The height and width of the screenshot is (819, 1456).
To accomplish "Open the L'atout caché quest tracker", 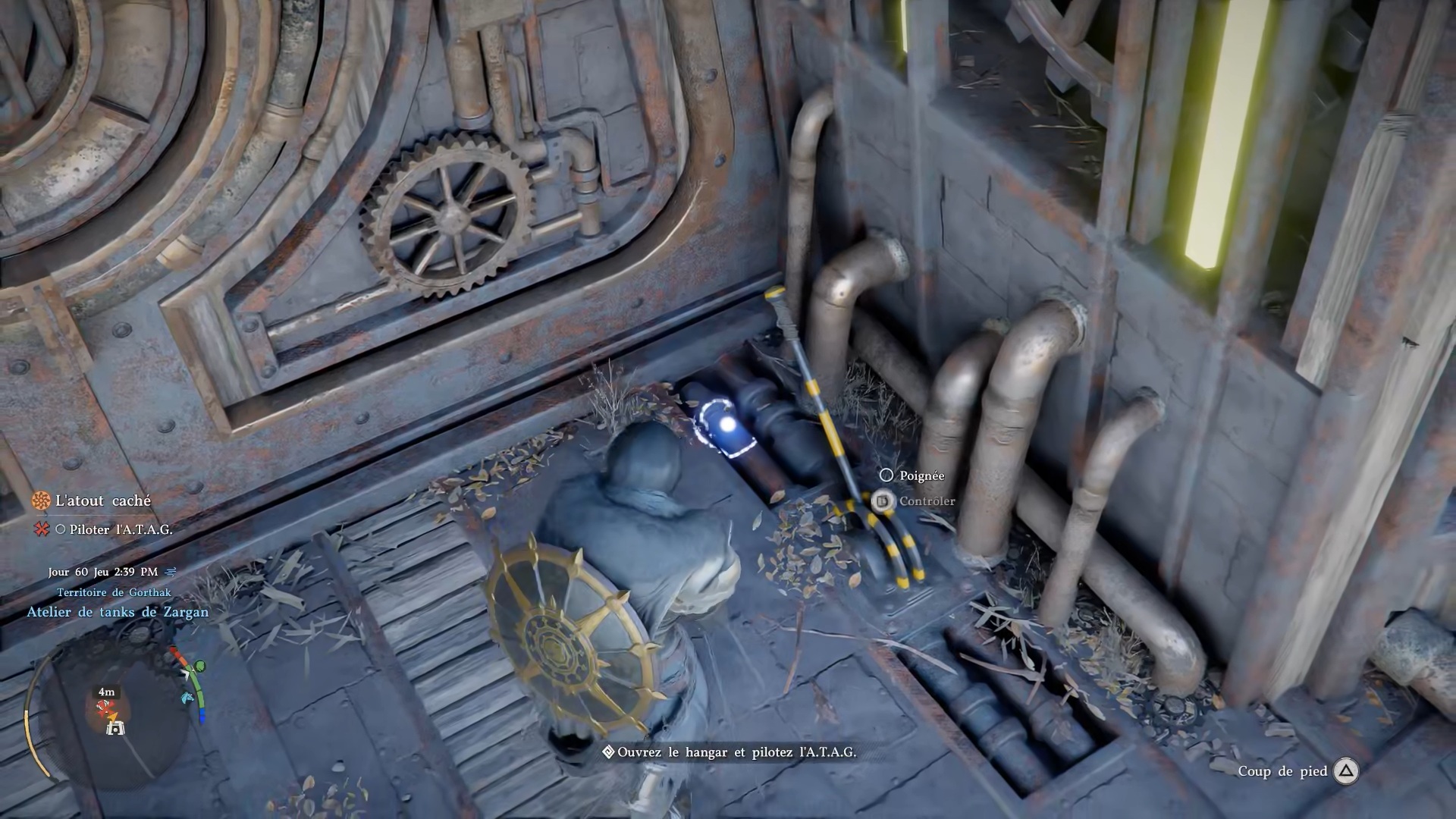I will 102,500.
